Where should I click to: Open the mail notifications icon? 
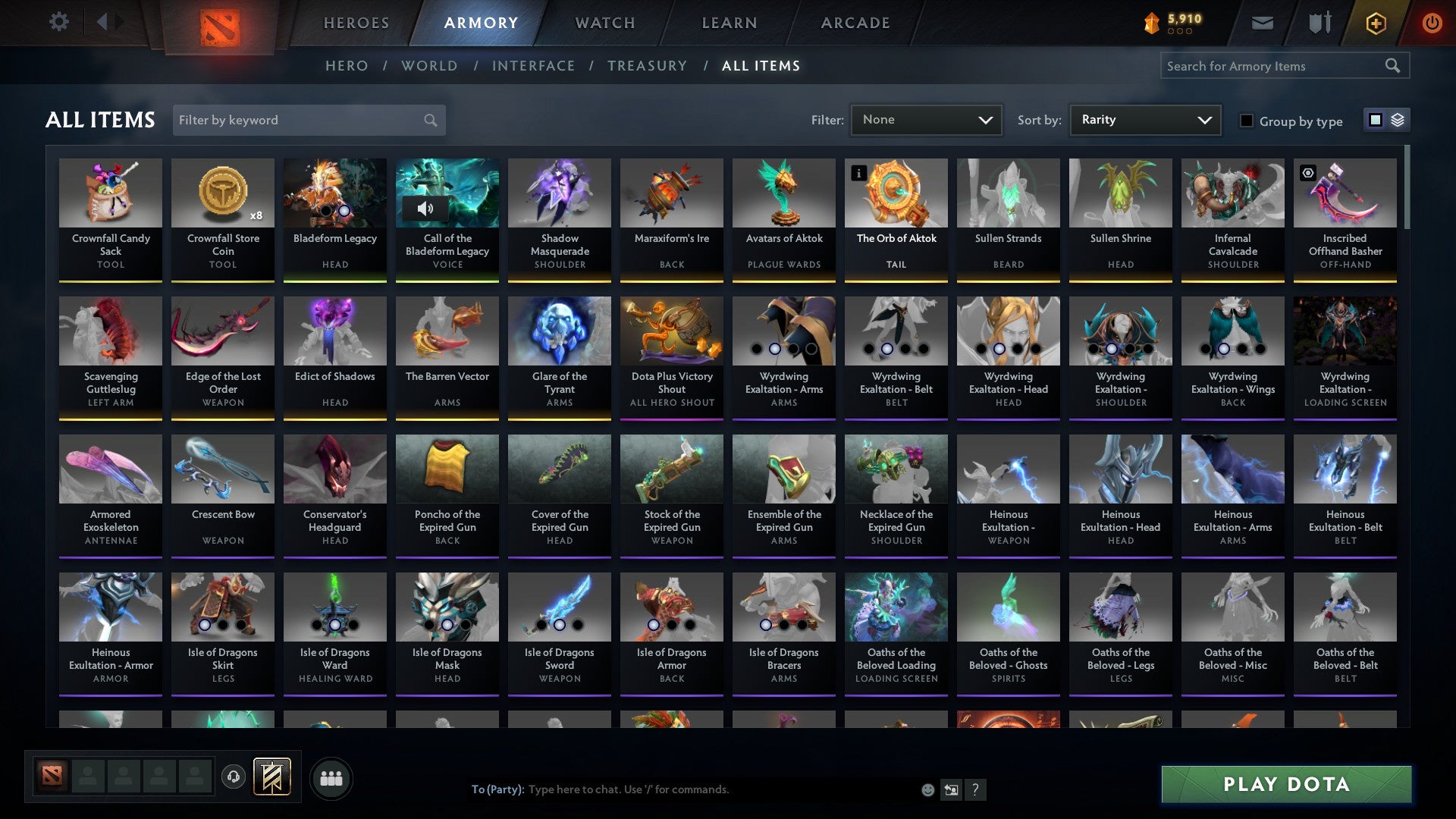click(x=1262, y=22)
